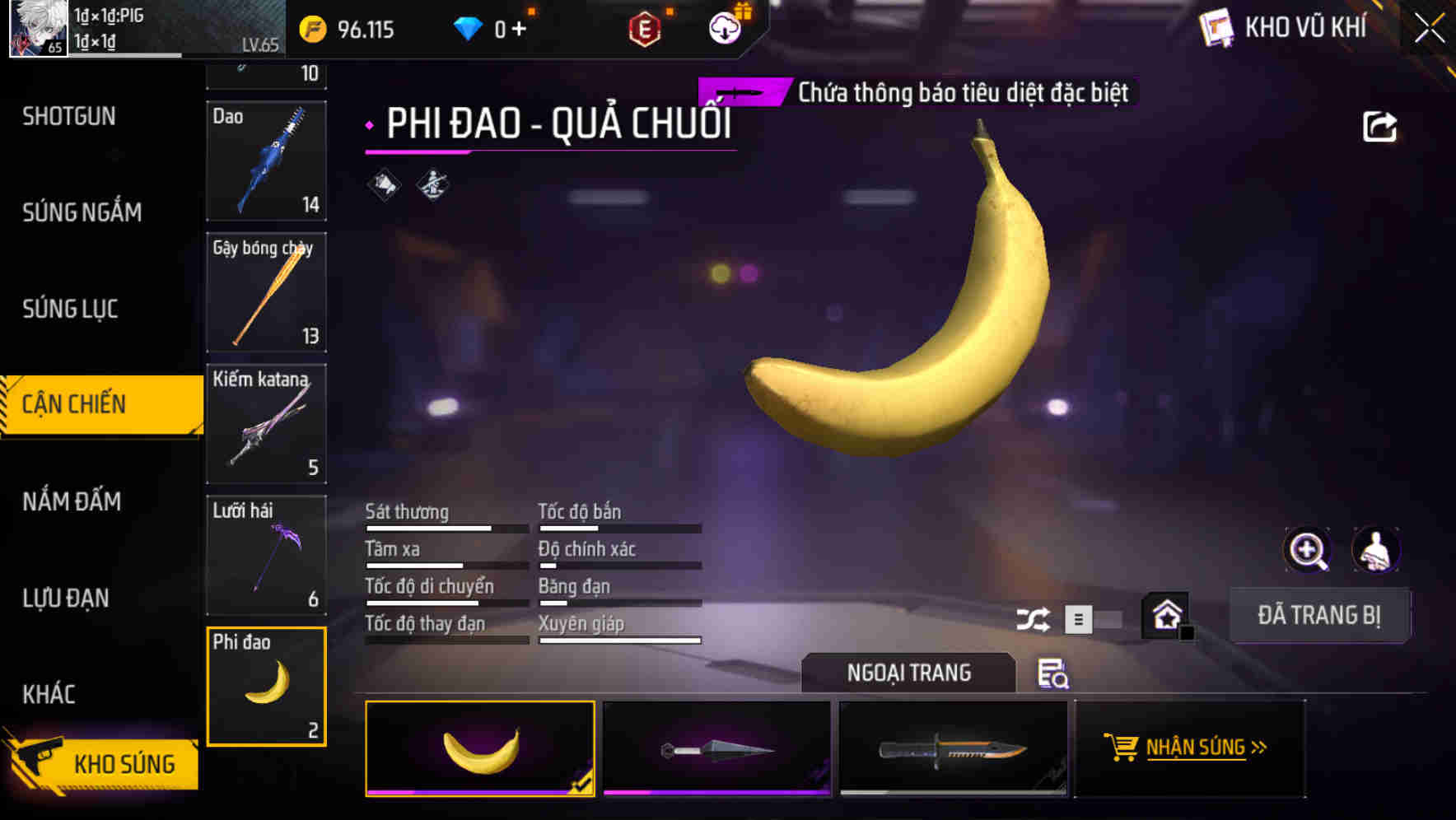Select the SHOTGUN category in the sidebar
Image resolution: width=1456 pixels, height=820 pixels.
coord(69,116)
